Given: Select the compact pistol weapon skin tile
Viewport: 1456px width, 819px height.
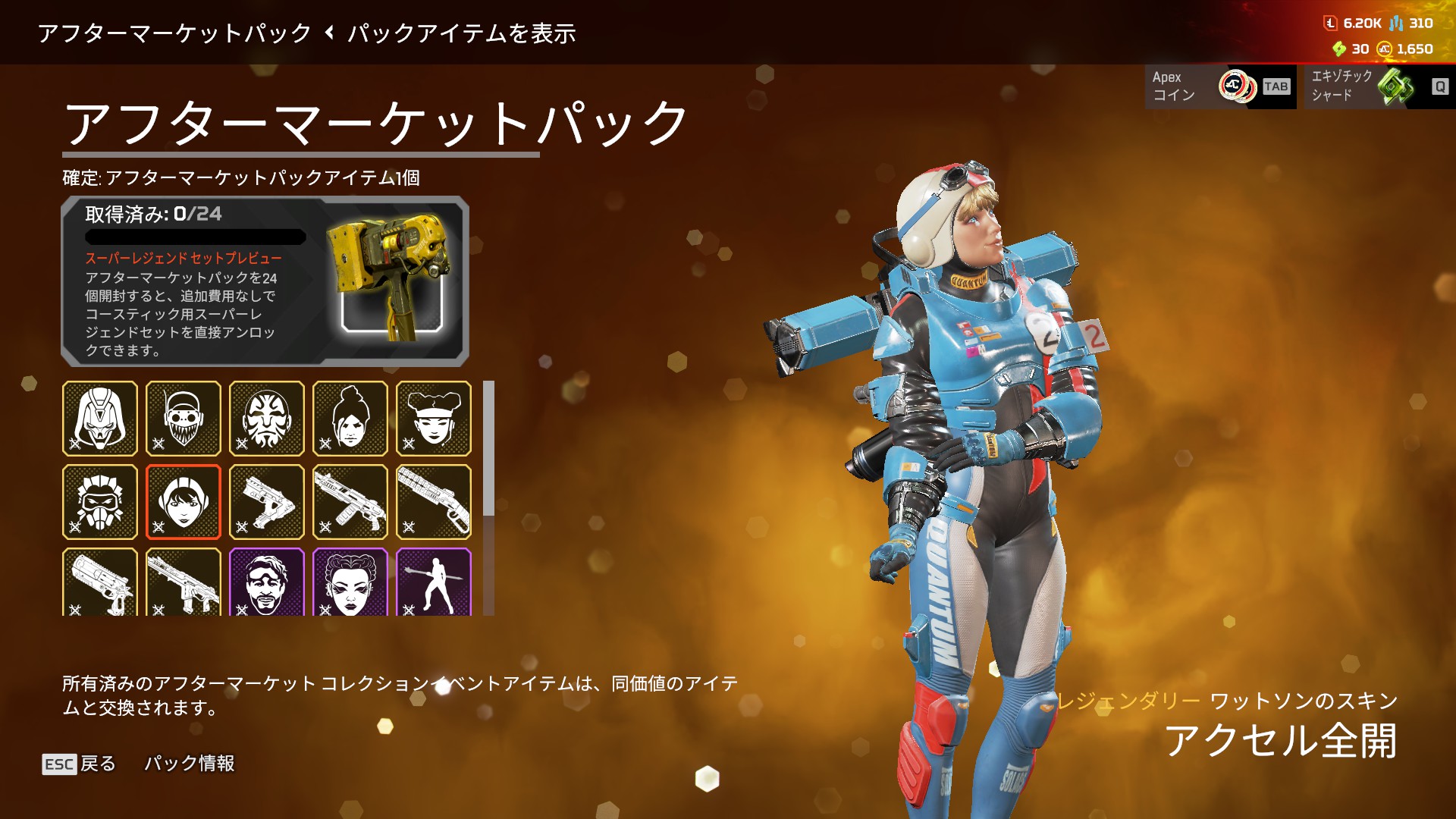Looking at the screenshot, I should tap(267, 502).
